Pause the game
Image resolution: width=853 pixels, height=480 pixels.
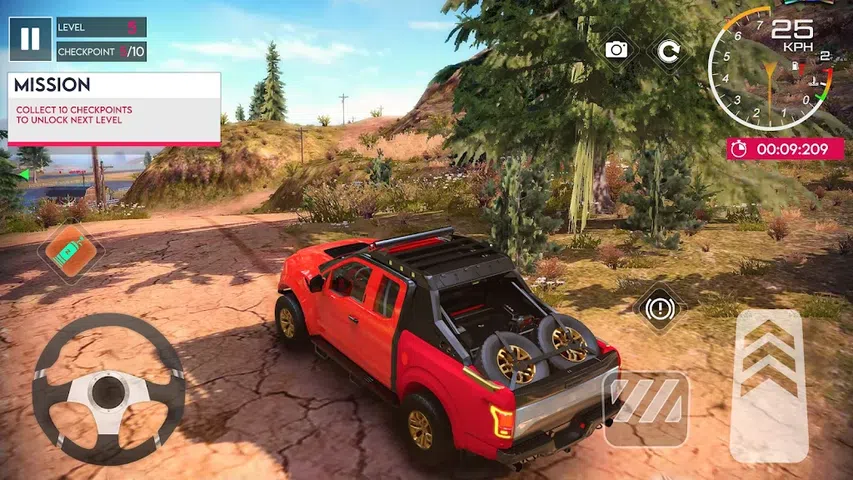[x=31, y=39]
